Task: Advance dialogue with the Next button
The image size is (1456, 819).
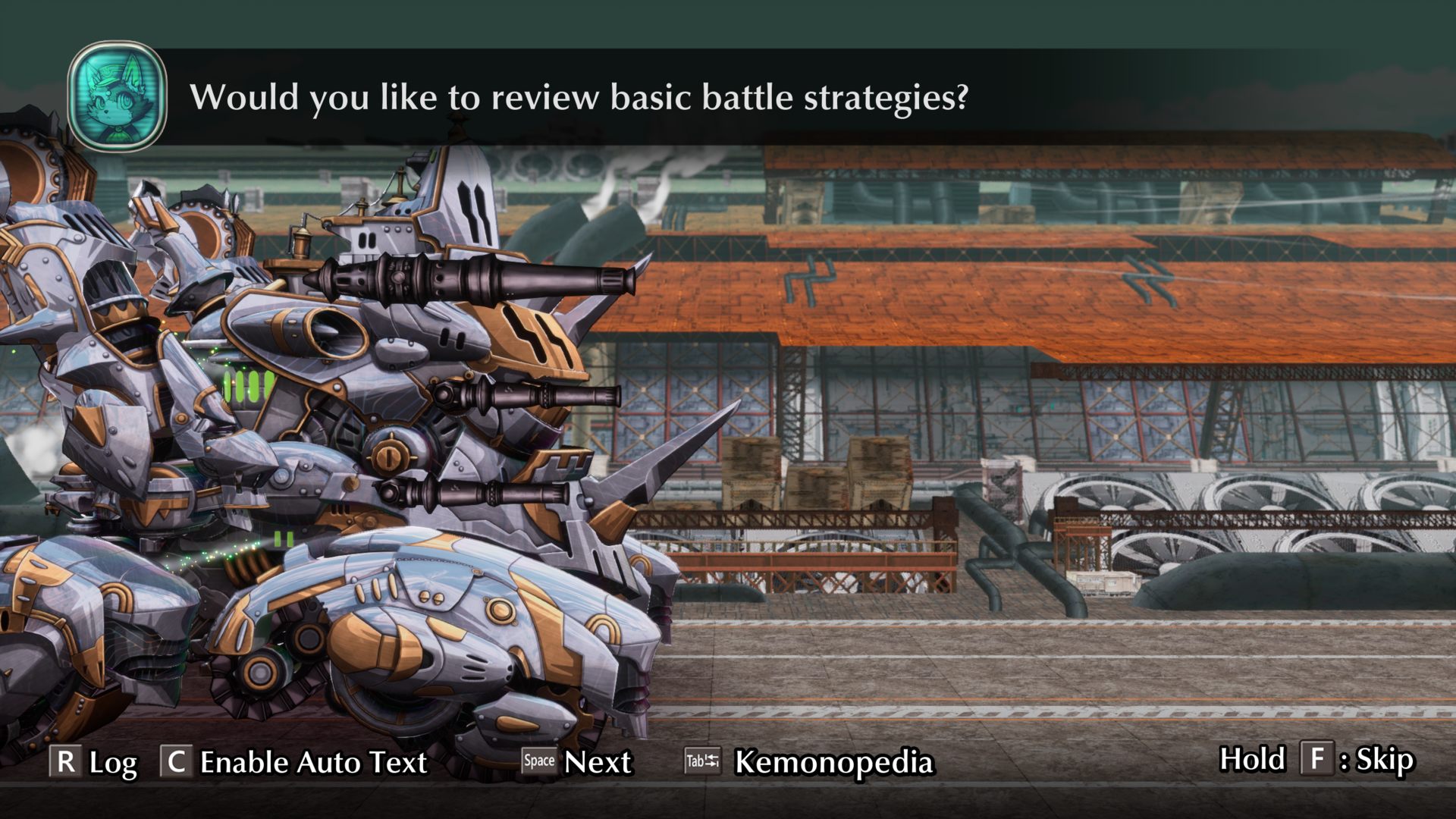Action: (x=577, y=761)
